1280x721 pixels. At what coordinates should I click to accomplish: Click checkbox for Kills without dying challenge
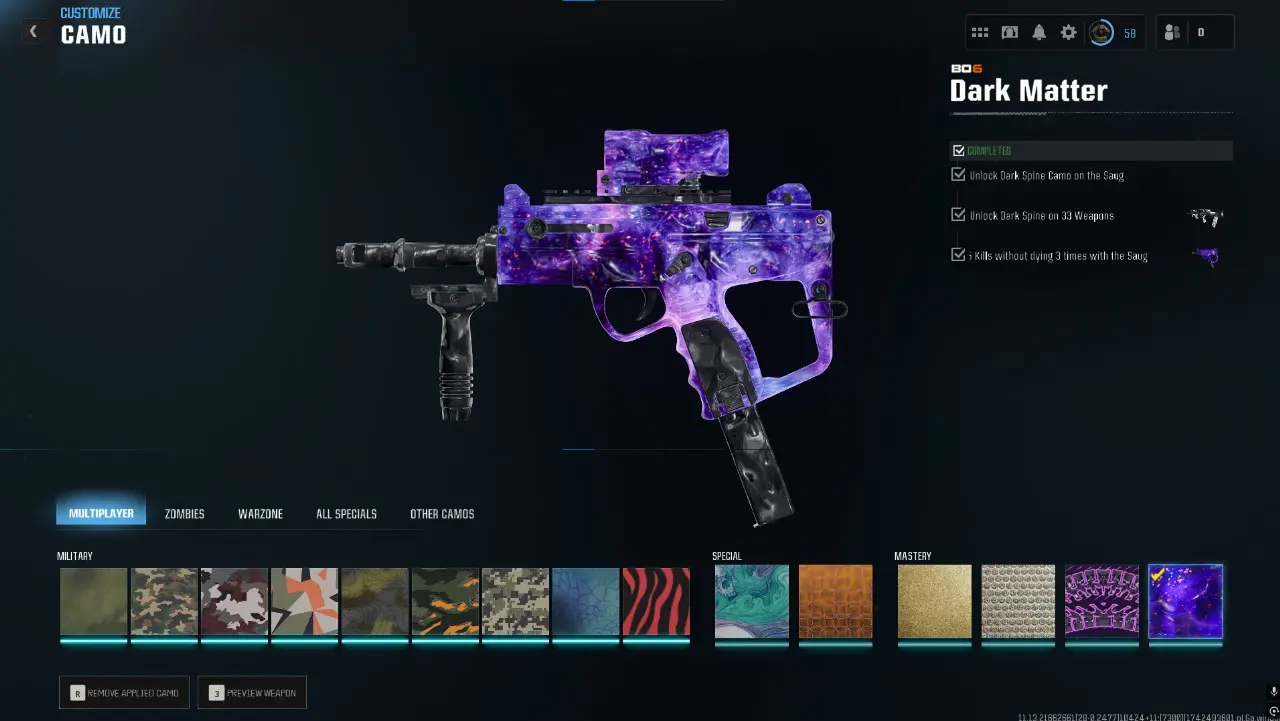point(958,254)
